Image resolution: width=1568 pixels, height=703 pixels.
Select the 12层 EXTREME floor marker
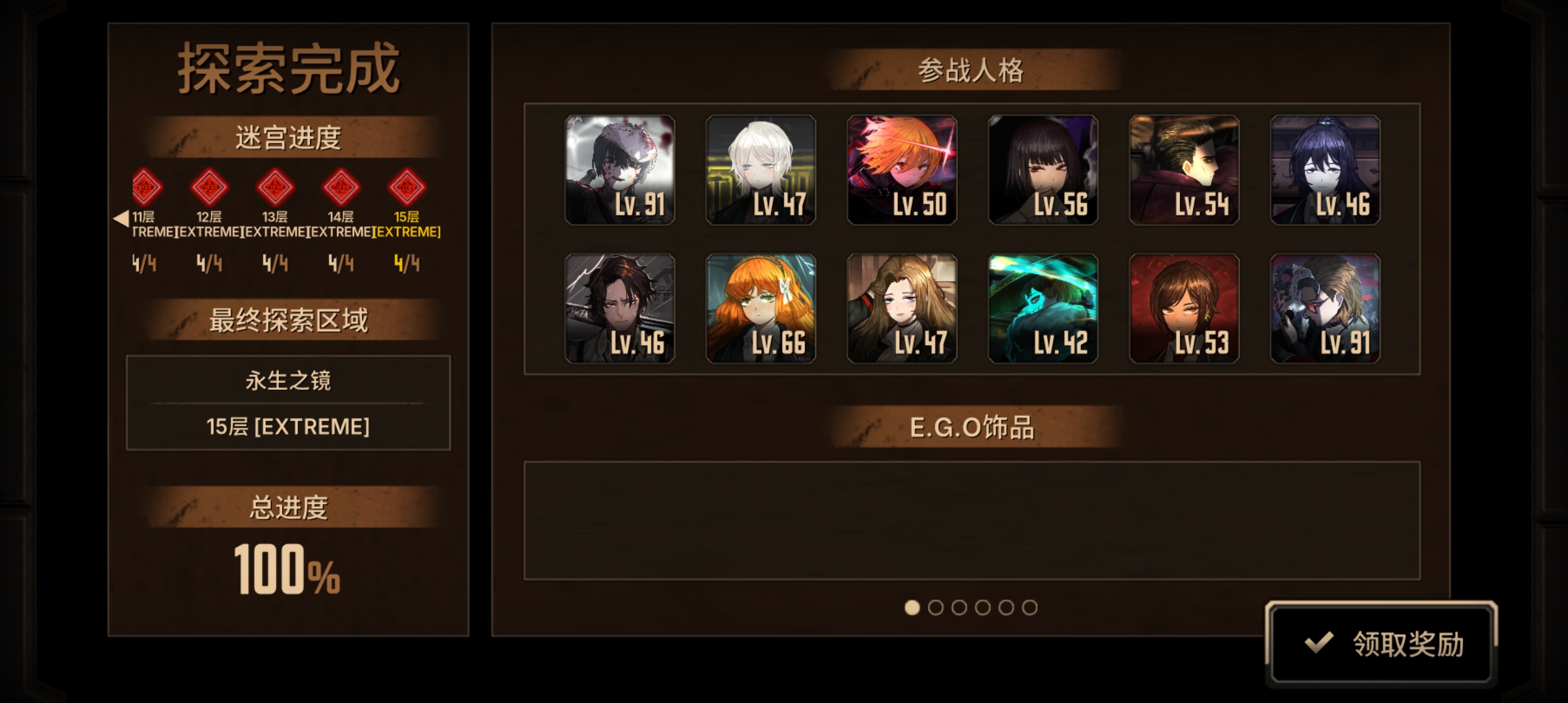(209, 187)
